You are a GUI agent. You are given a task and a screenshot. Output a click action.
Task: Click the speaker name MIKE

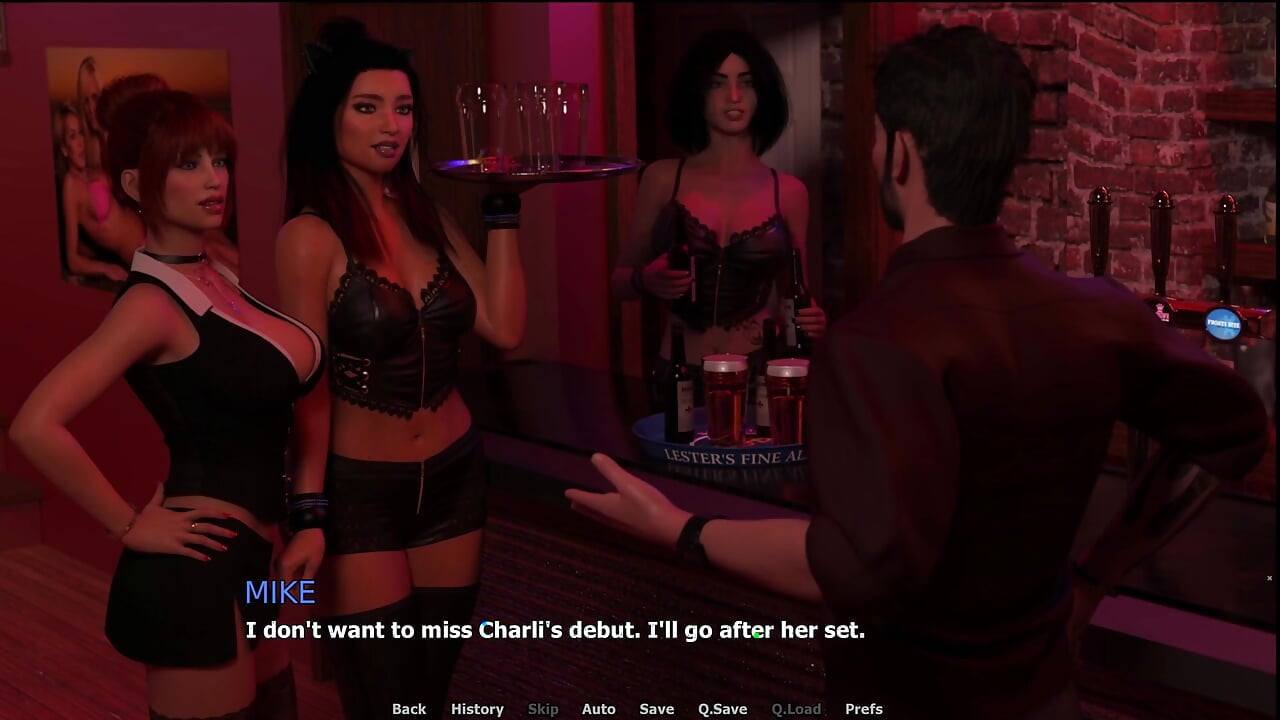(x=281, y=592)
